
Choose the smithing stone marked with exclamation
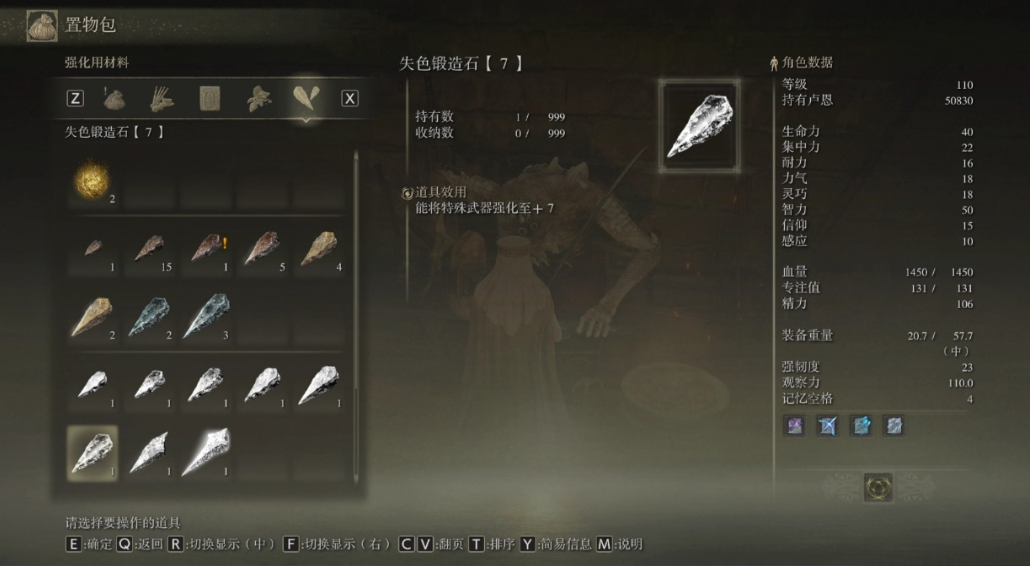coord(206,249)
